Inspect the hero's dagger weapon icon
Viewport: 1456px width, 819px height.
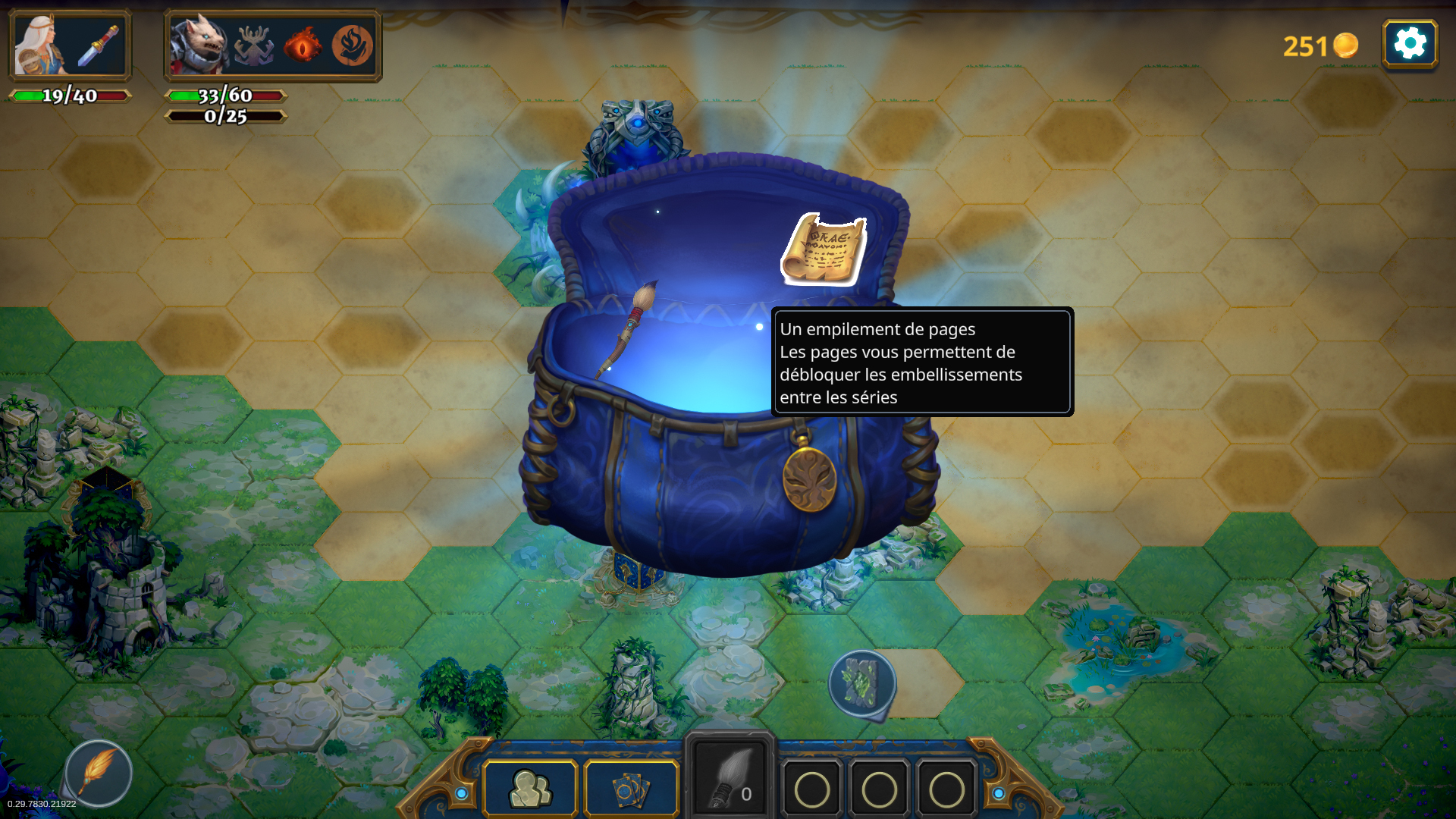point(99,45)
